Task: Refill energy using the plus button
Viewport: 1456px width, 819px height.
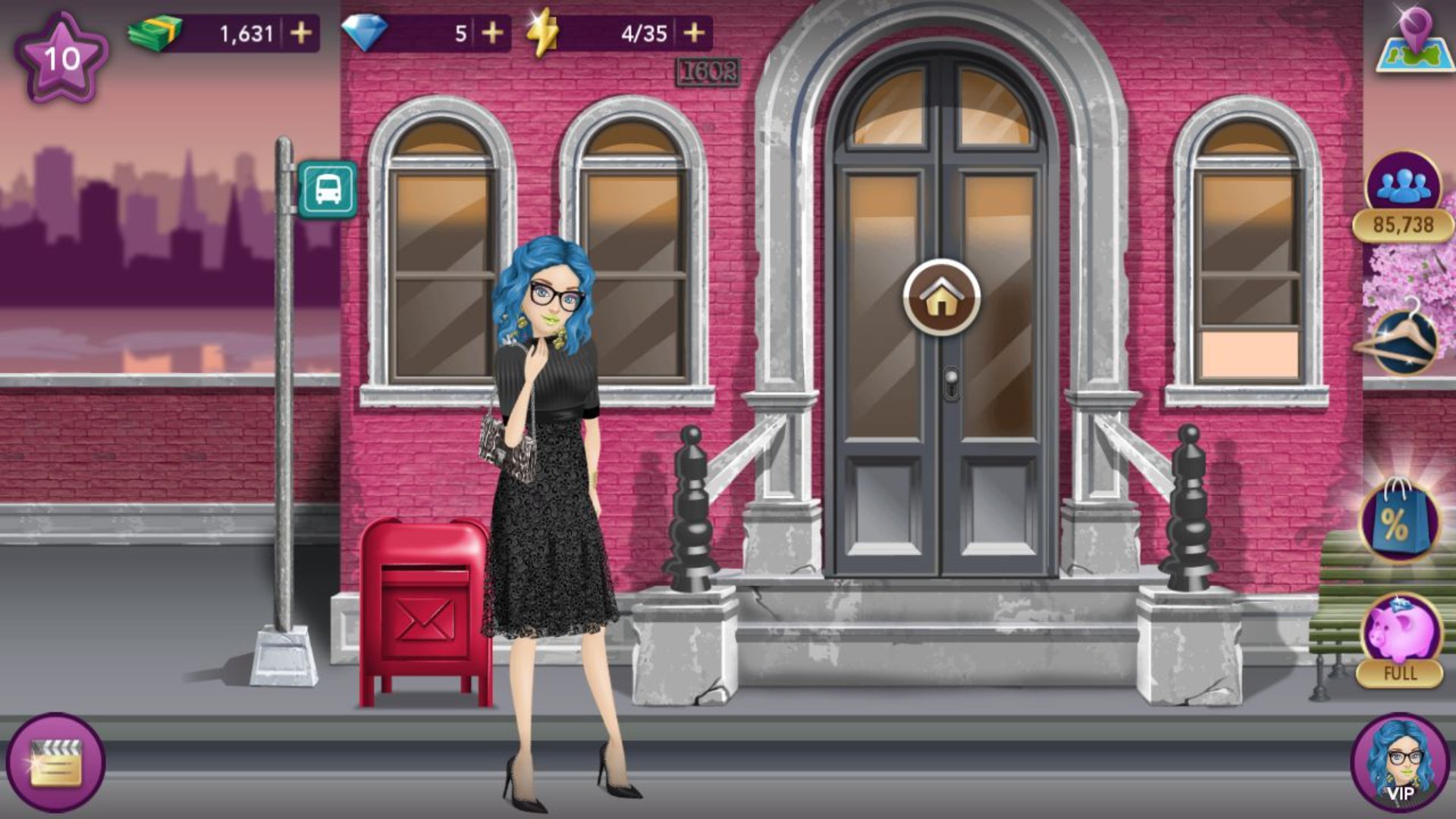Action: [x=694, y=33]
